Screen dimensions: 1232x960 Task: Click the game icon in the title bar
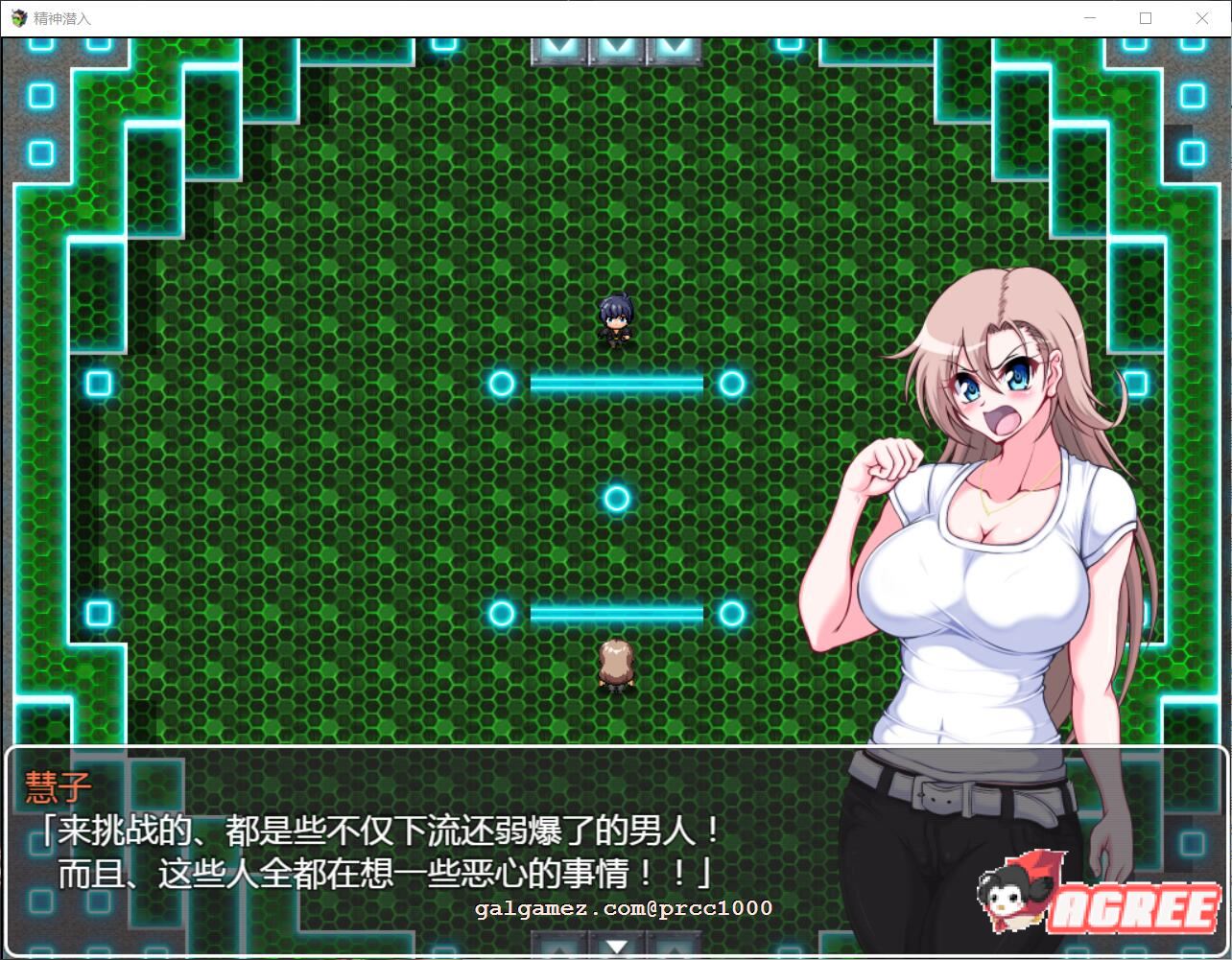[x=18, y=16]
